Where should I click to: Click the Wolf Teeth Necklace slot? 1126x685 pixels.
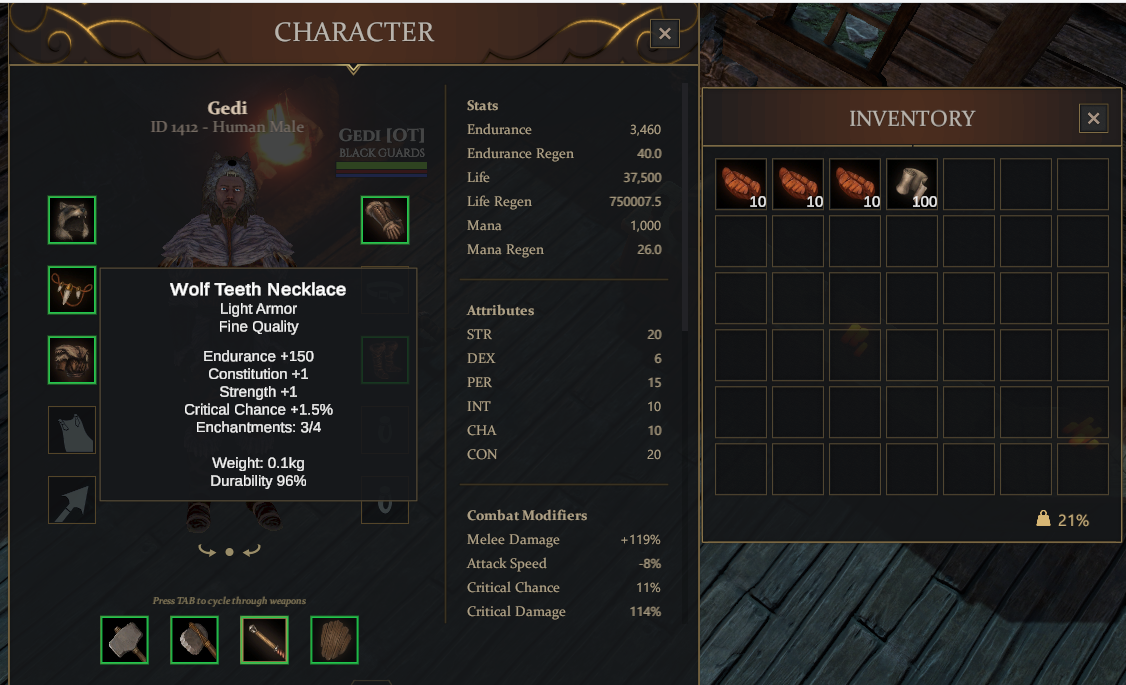click(72, 290)
